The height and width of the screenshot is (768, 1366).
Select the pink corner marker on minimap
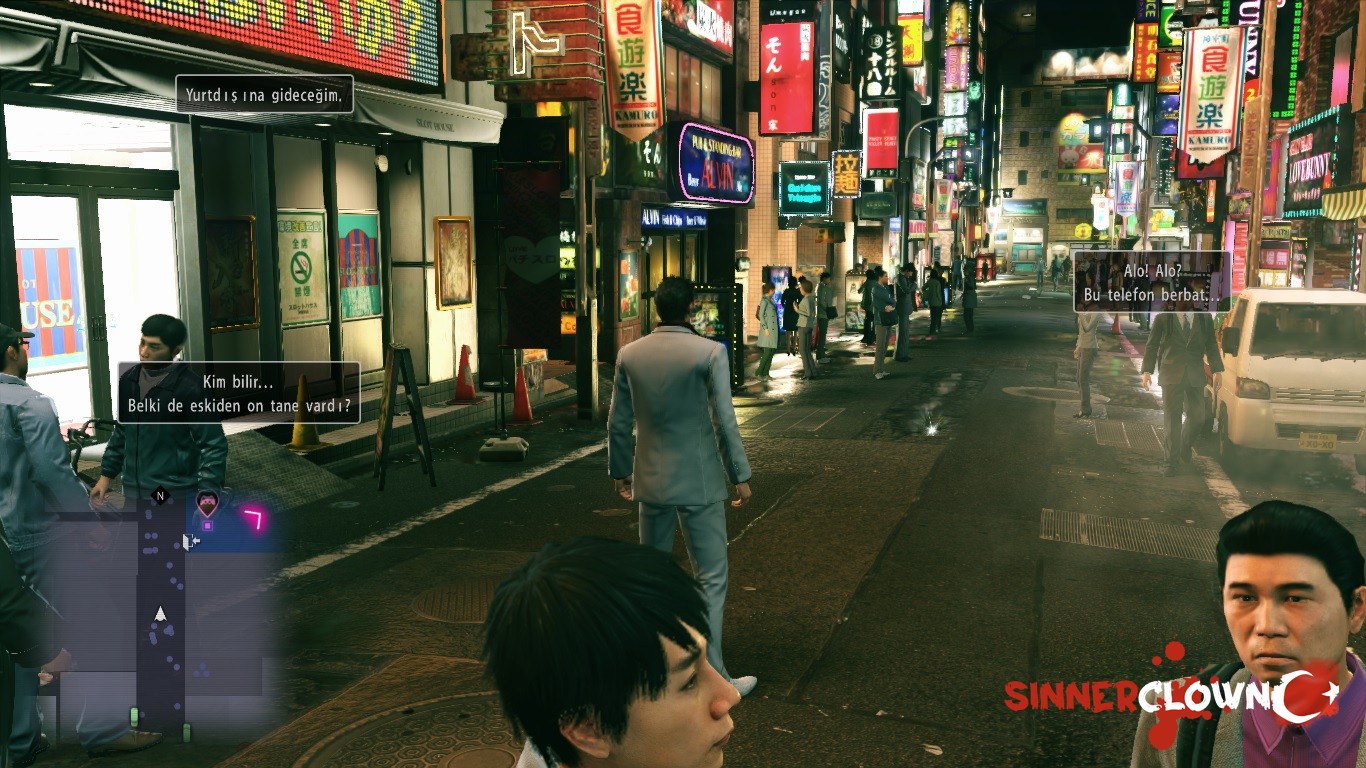tap(253, 517)
